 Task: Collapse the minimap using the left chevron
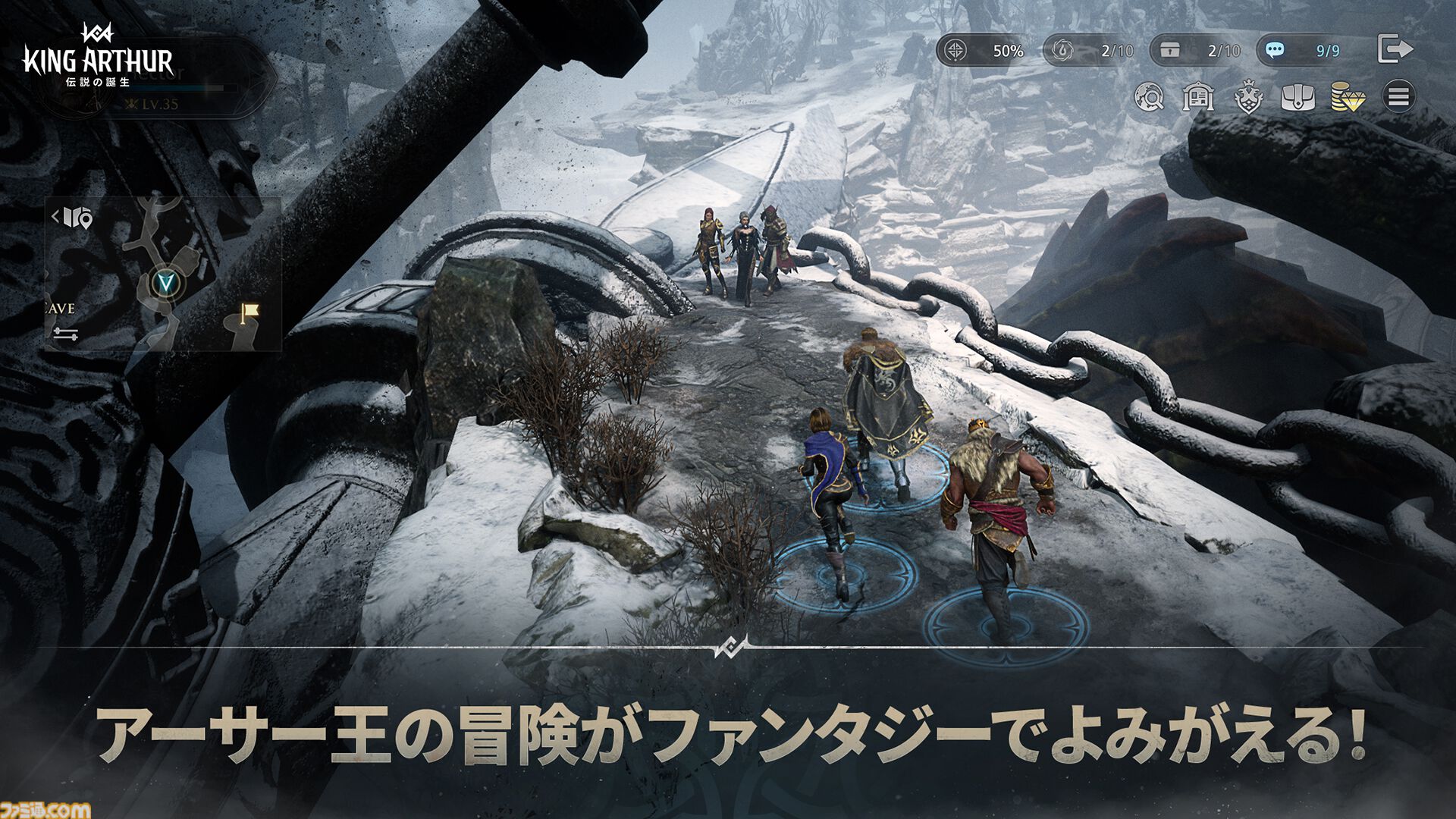coord(55,216)
